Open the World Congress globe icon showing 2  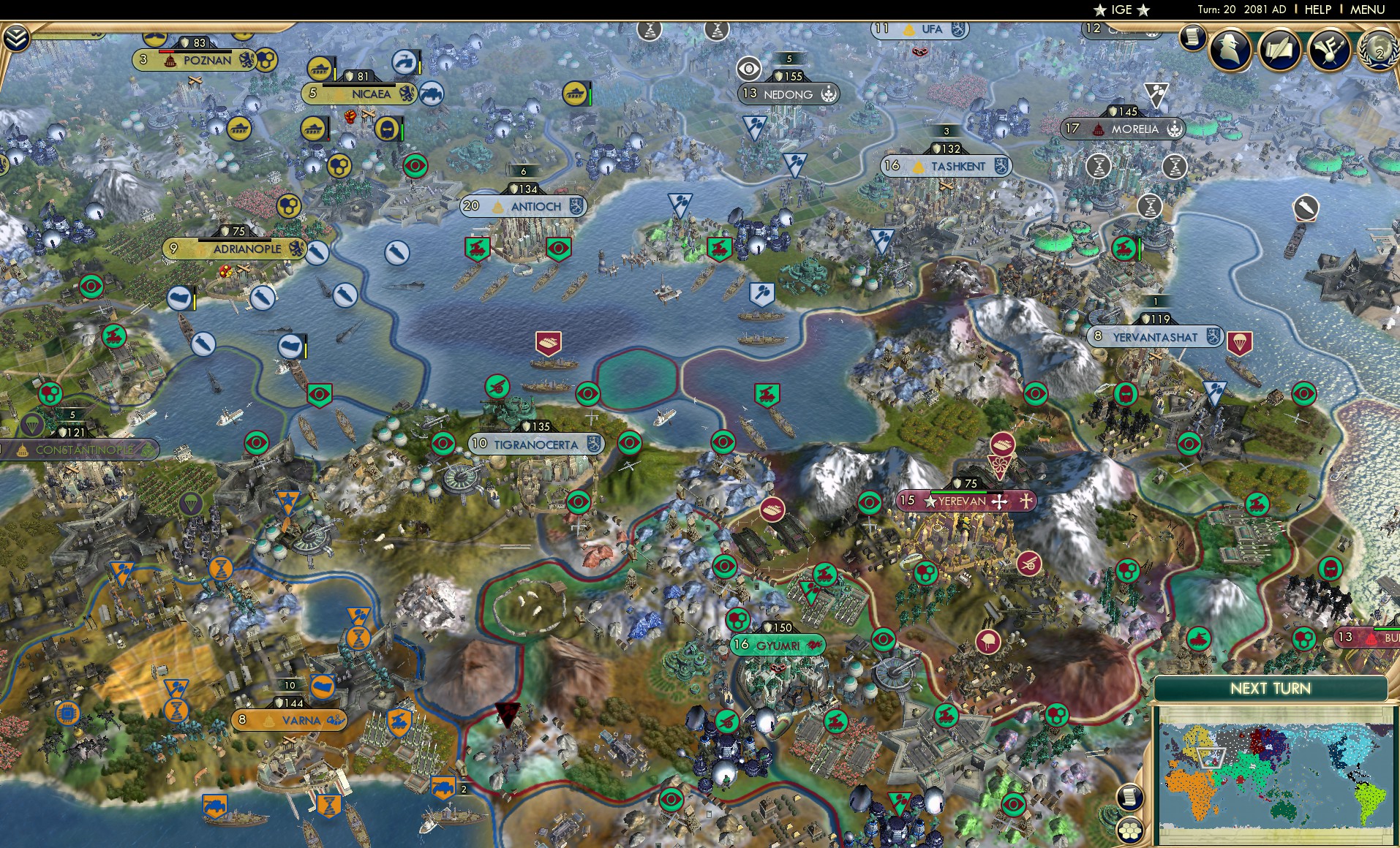coord(1379,51)
